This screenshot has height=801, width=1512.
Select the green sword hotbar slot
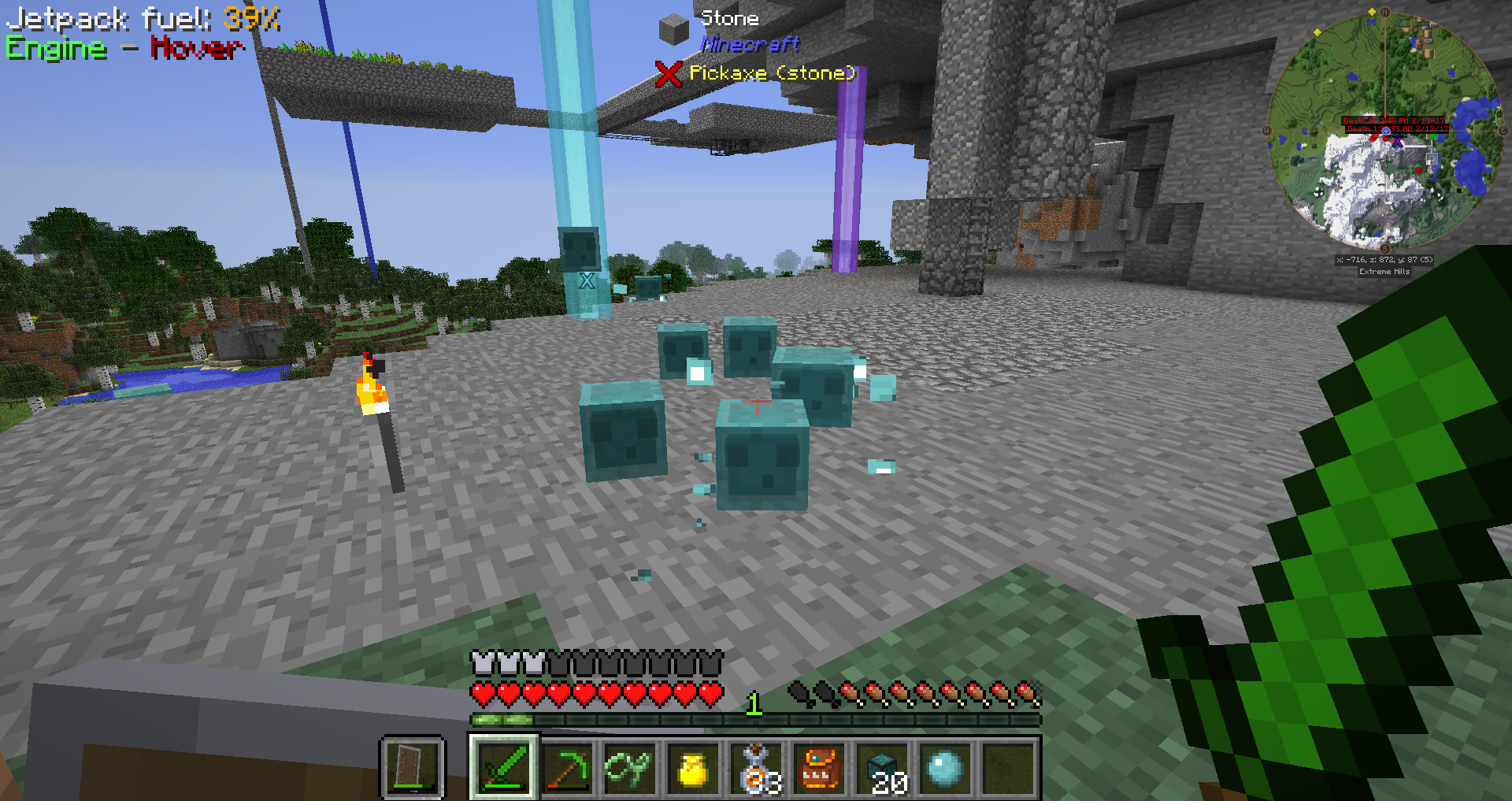click(x=504, y=767)
